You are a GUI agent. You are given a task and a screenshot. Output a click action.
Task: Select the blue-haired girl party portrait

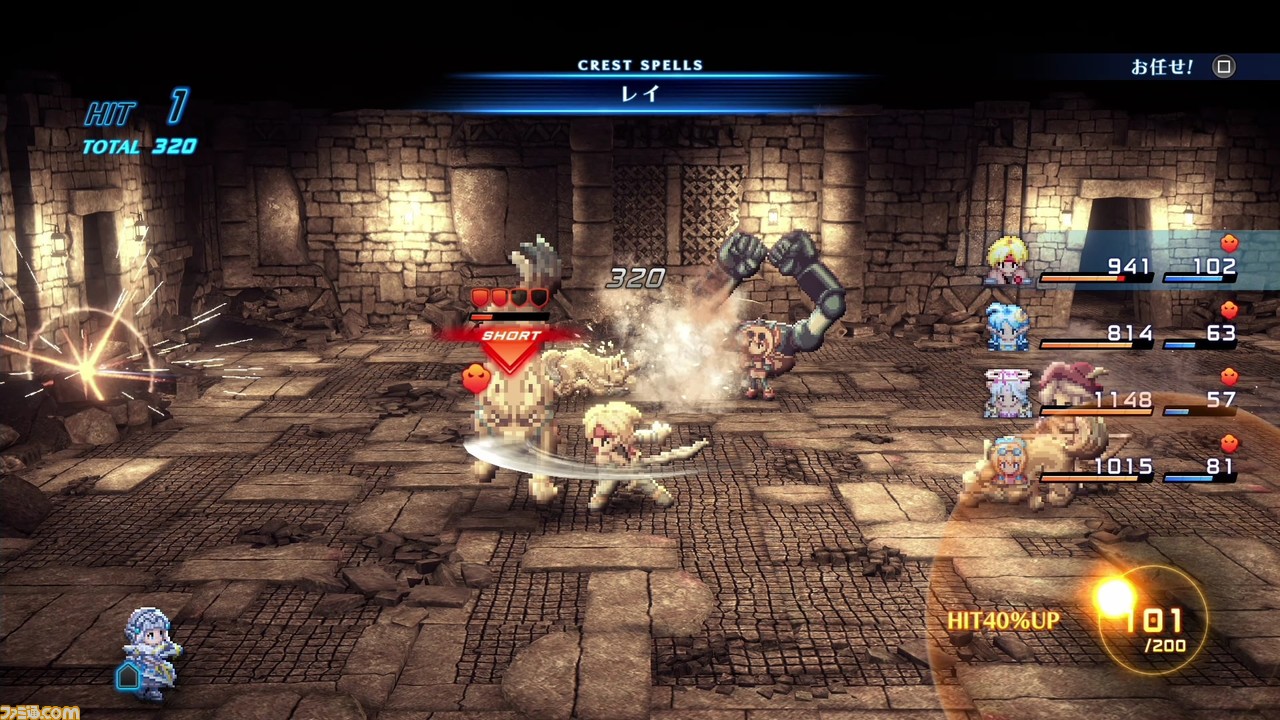click(x=1007, y=327)
